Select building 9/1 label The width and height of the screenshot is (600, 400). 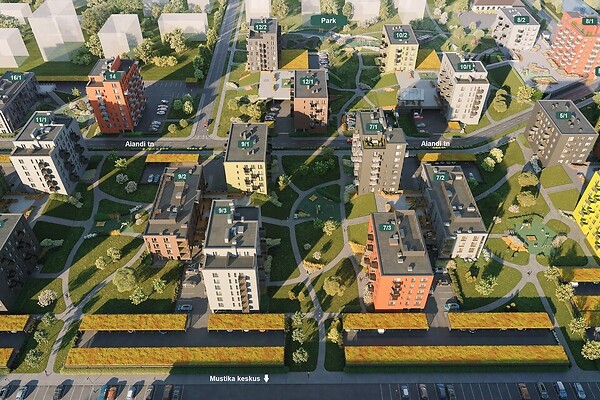[x=246, y=143]
